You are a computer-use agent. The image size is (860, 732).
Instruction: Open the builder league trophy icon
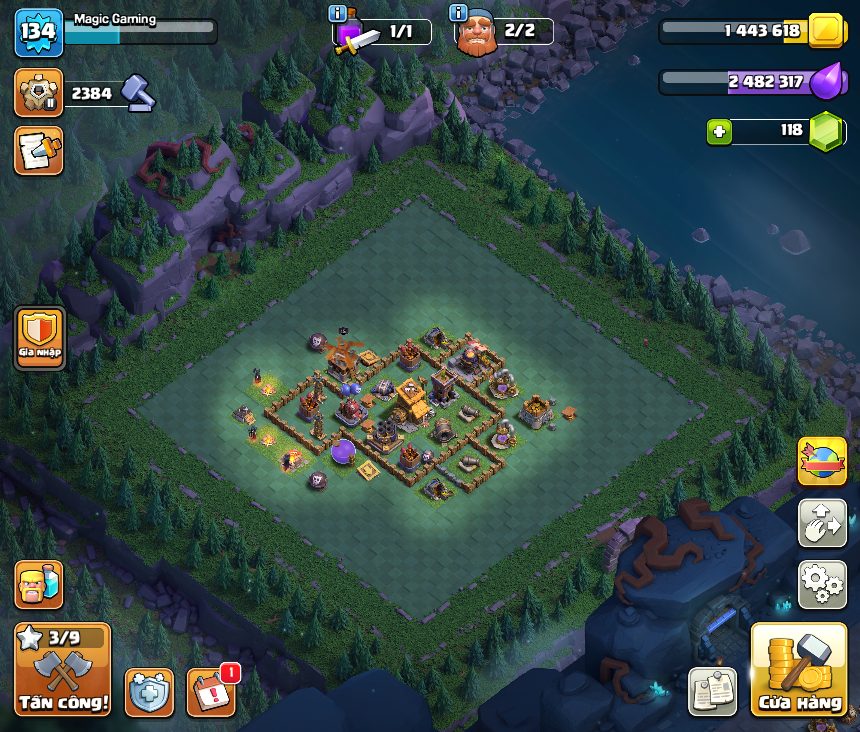tap(38, 93)
